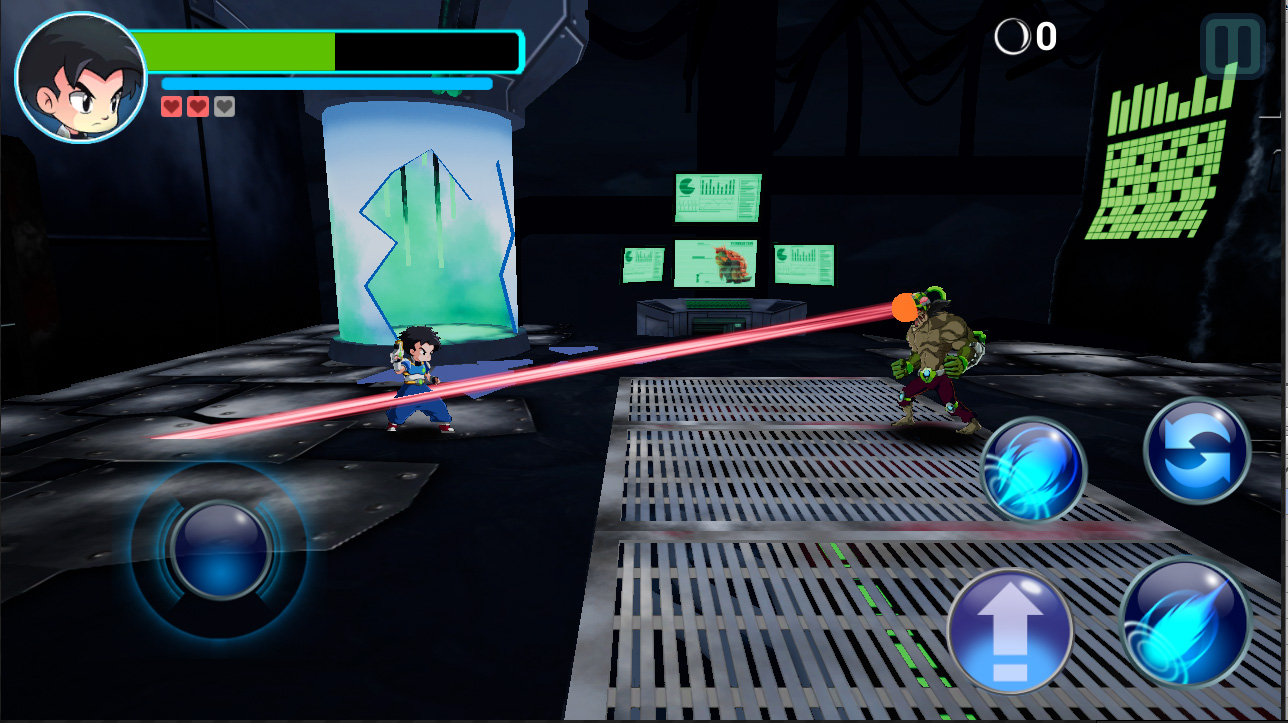Click the hero portrait avatar
The height and width of the screenshot is (723, 1288).
(81, 78)
